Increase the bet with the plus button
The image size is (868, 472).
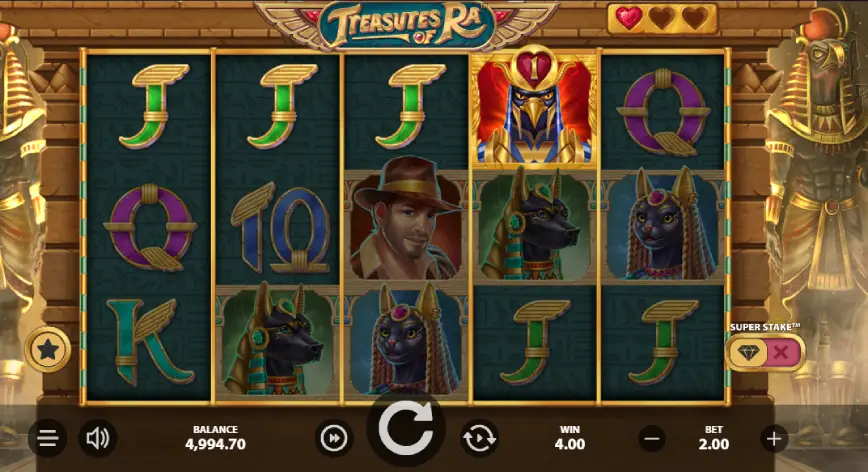pos(773,438)
